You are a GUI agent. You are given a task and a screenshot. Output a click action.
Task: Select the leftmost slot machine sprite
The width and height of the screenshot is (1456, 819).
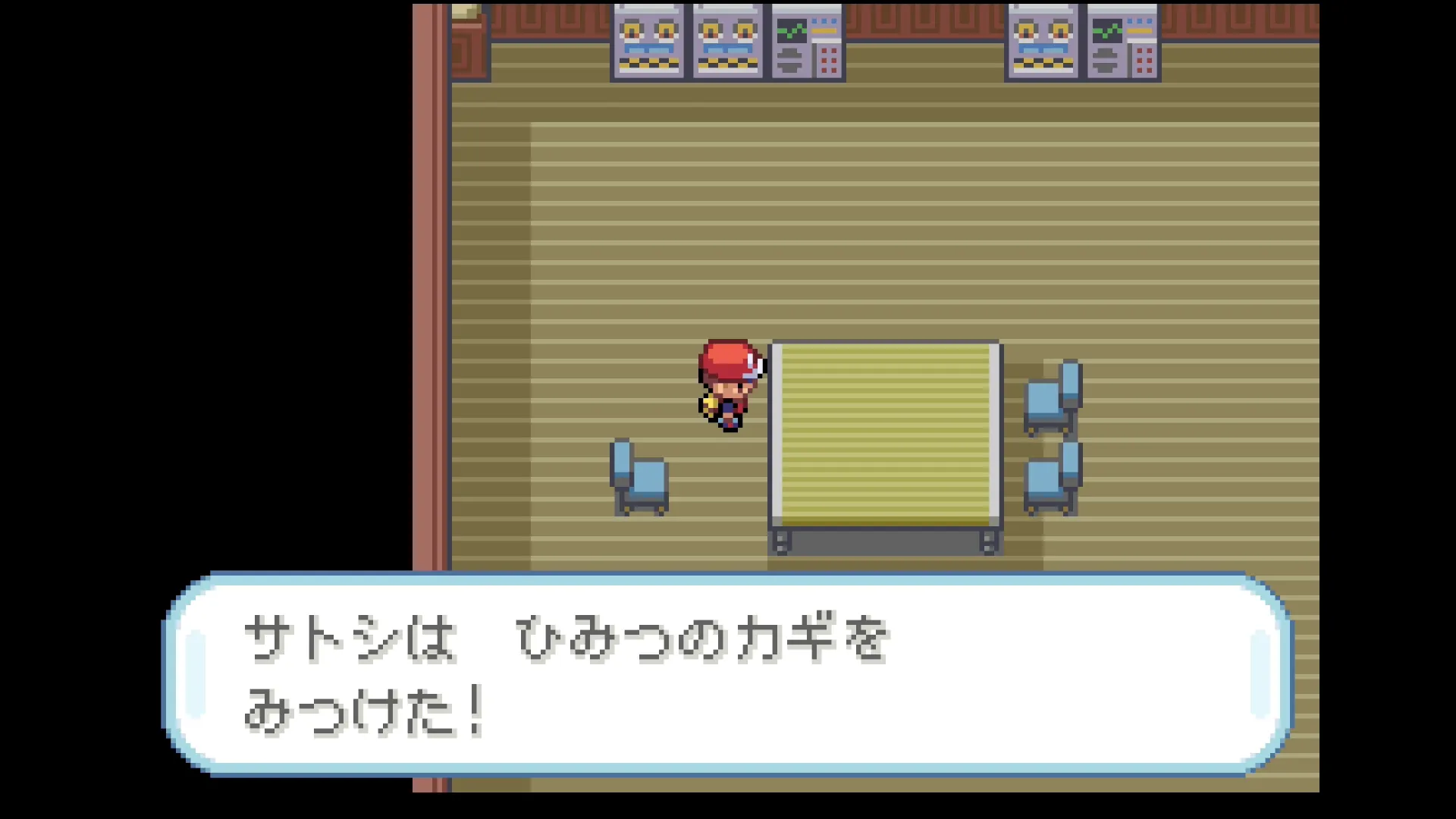(x=648, y=42)
